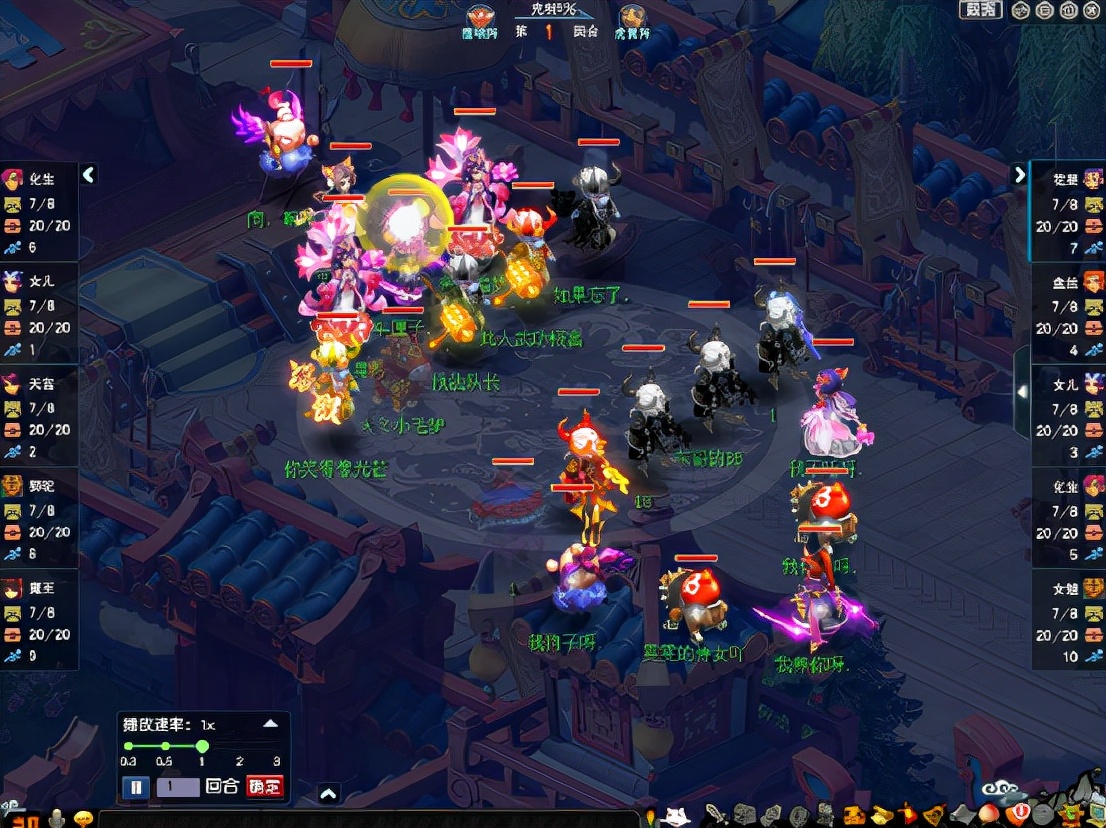Click the microphone icon in the chat bar
The image size is (1106, 828).
click(56, 818)
